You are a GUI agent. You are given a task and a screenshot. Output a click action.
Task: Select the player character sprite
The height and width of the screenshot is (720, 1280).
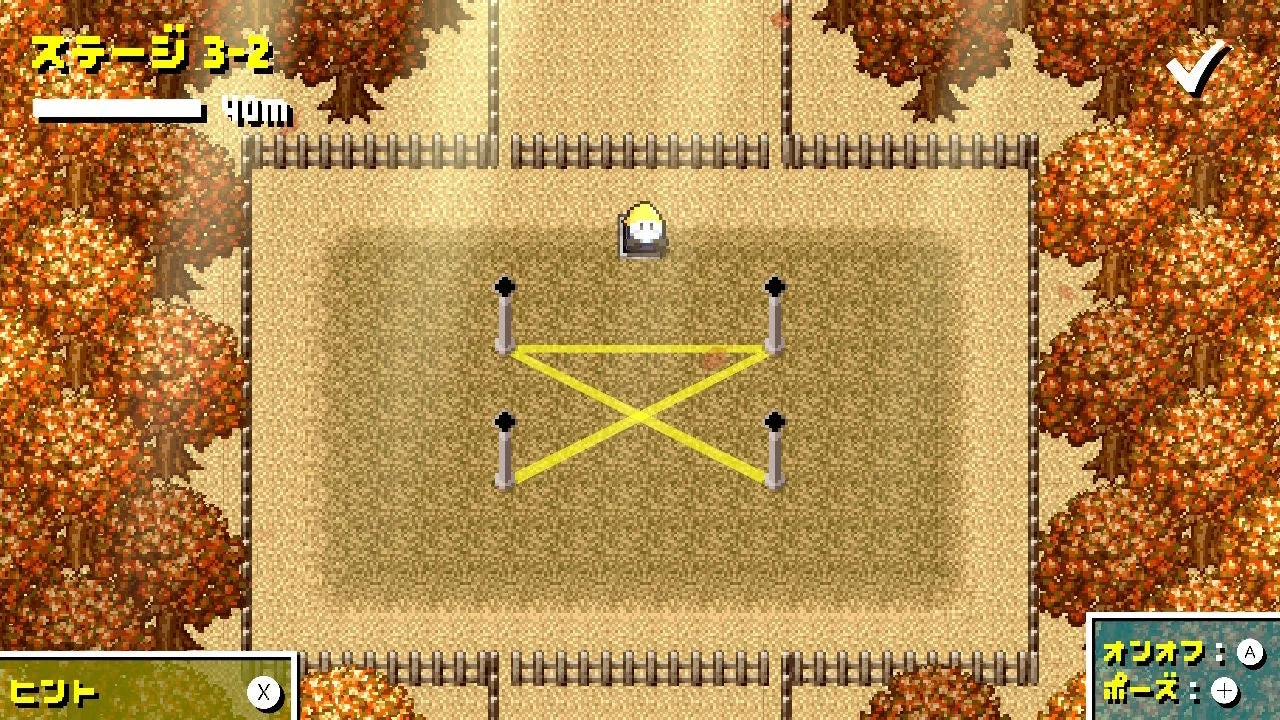coord(641,228)
